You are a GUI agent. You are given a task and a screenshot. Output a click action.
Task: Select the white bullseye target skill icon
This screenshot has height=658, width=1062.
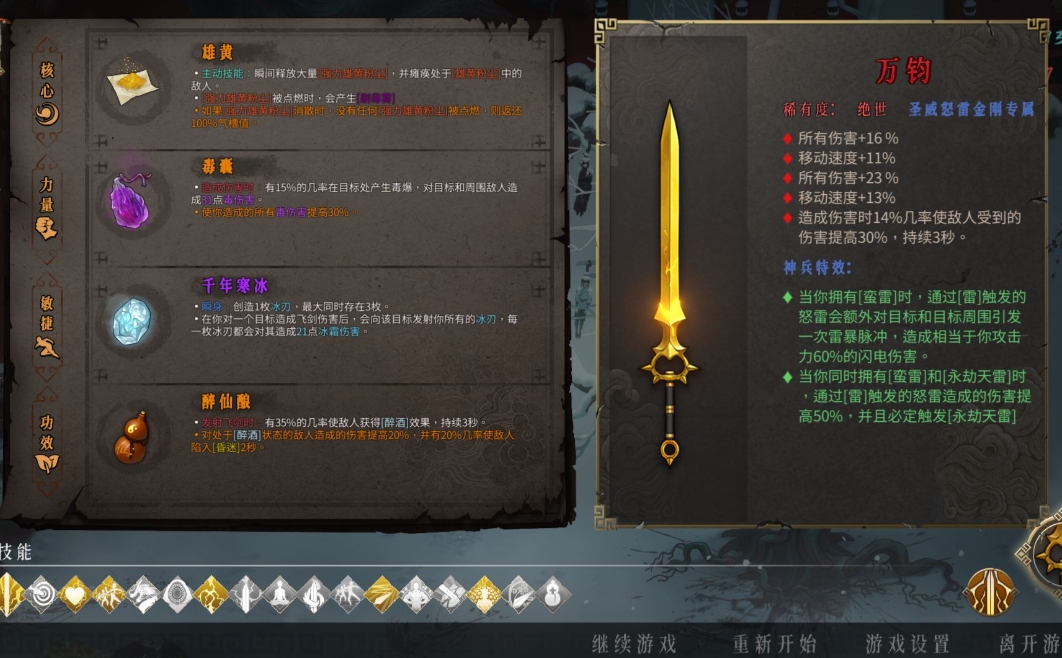tap(42, 594)
